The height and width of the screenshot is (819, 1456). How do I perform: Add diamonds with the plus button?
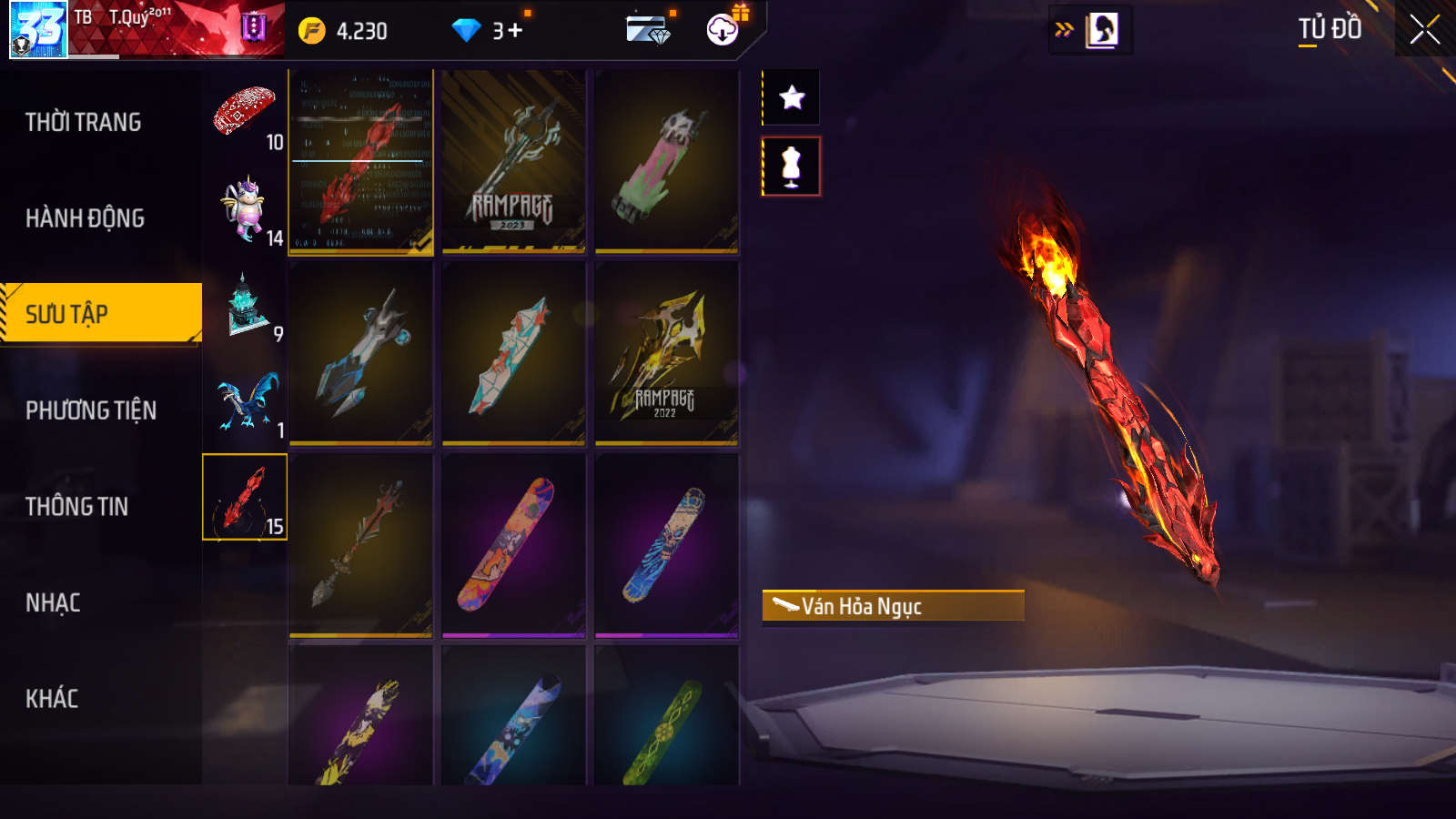[515, 31]
